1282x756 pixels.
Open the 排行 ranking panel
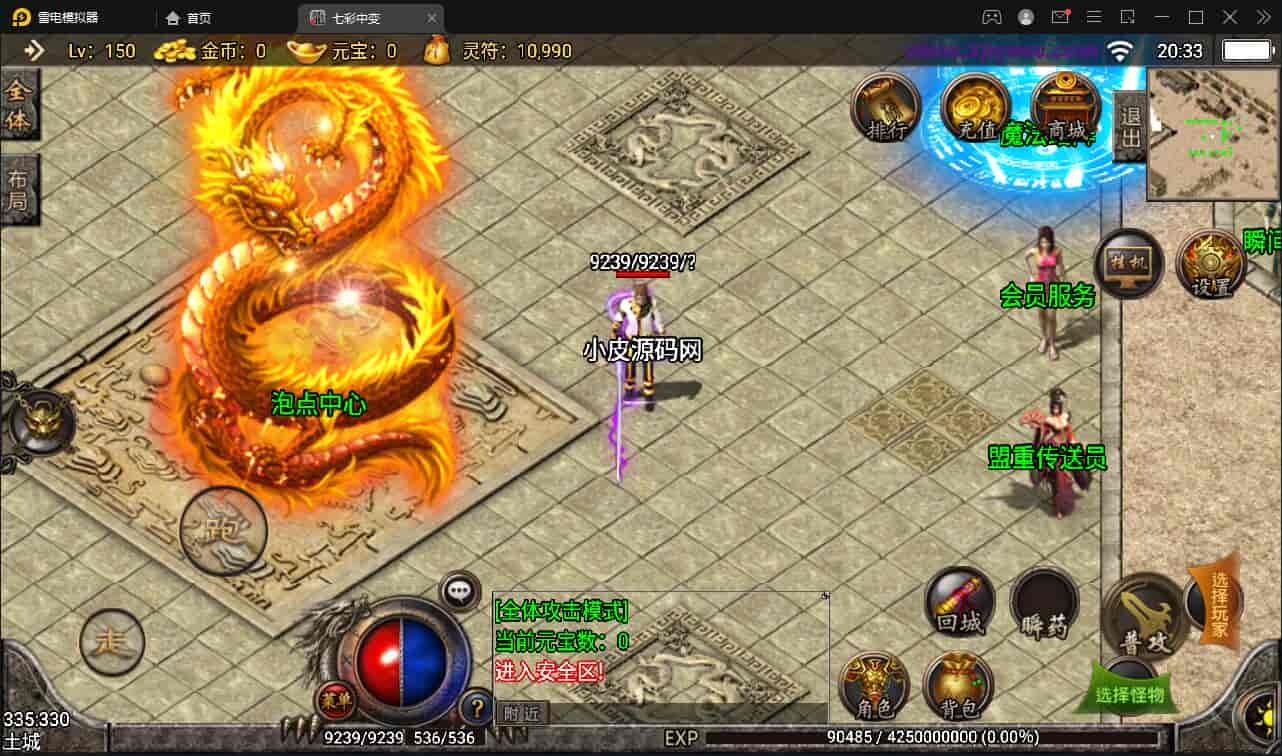tap(885, 108)
